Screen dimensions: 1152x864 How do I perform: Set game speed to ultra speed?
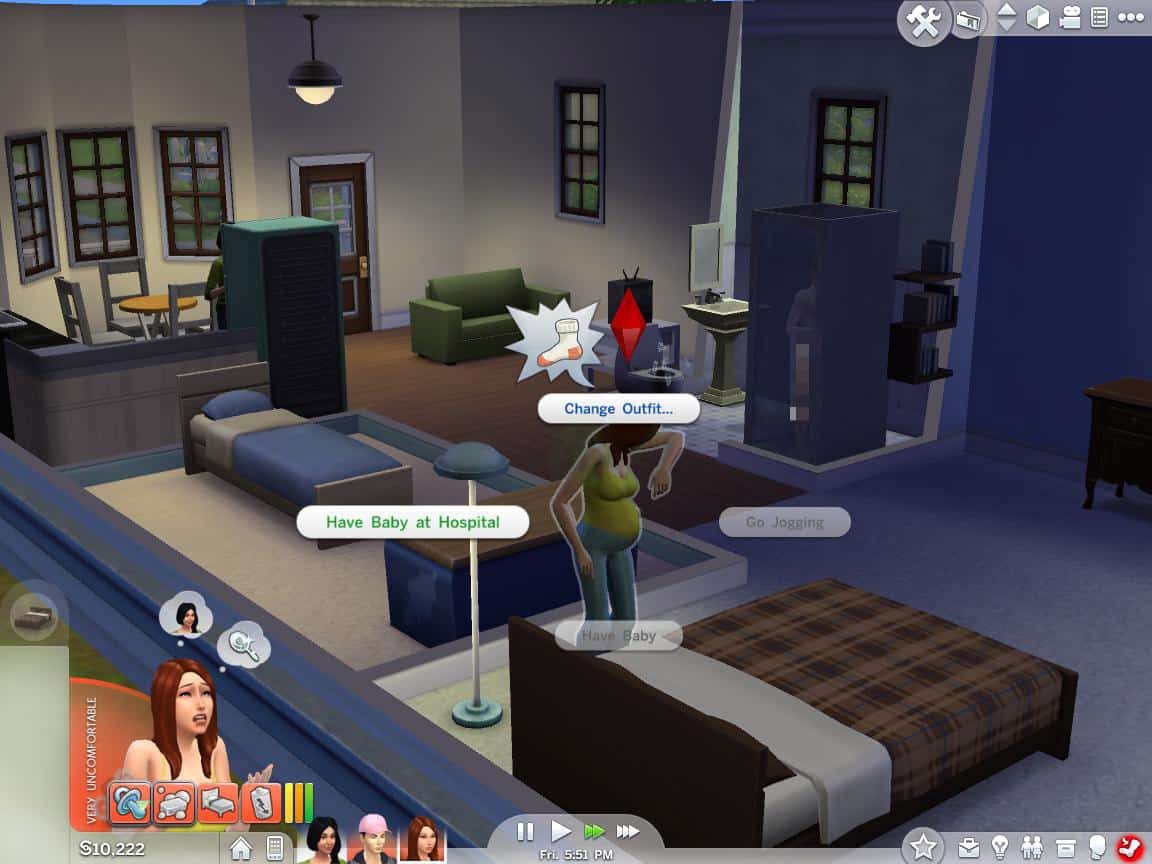(628, 831)
